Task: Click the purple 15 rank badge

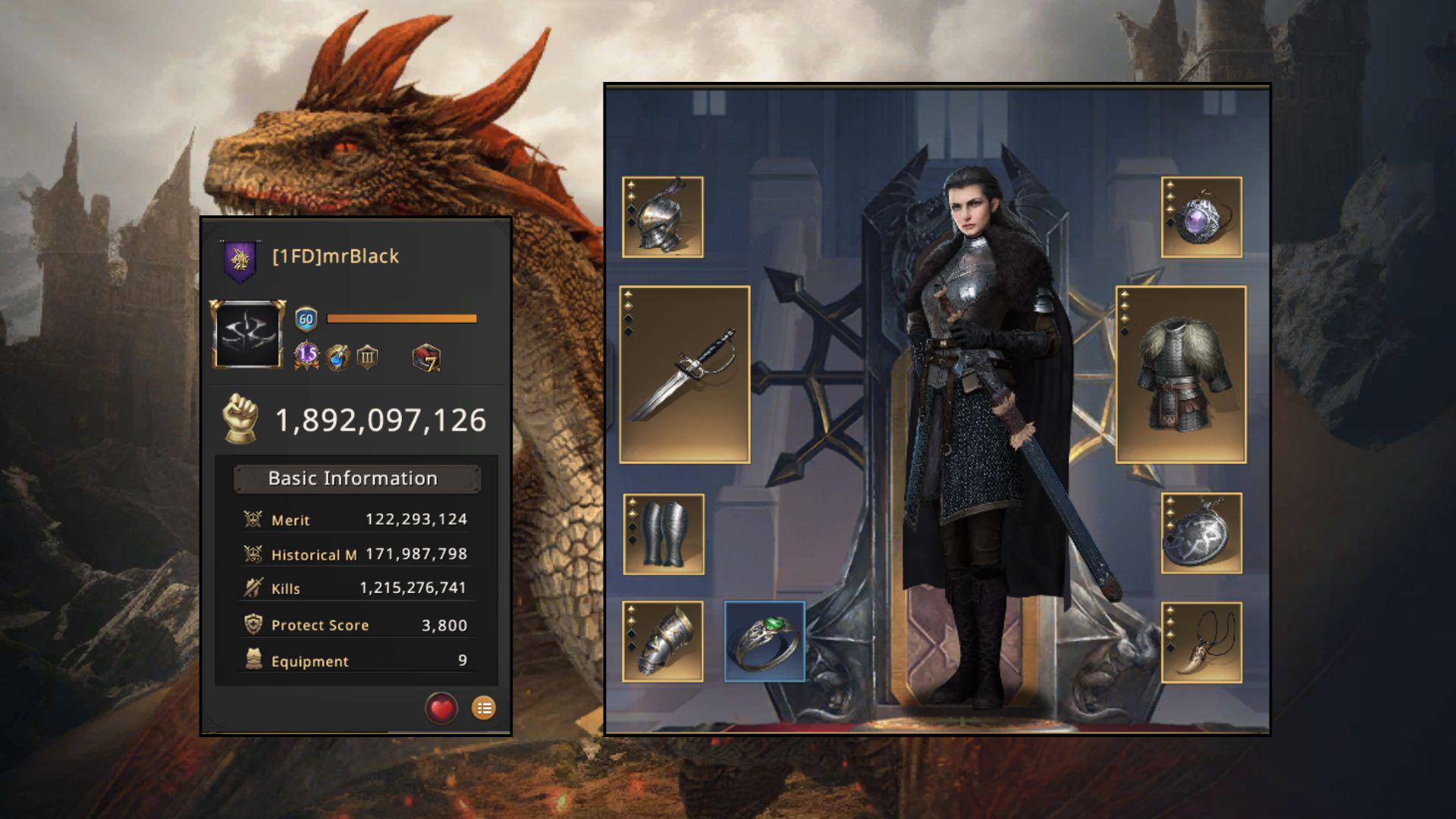Action: [x=306, y=354]
